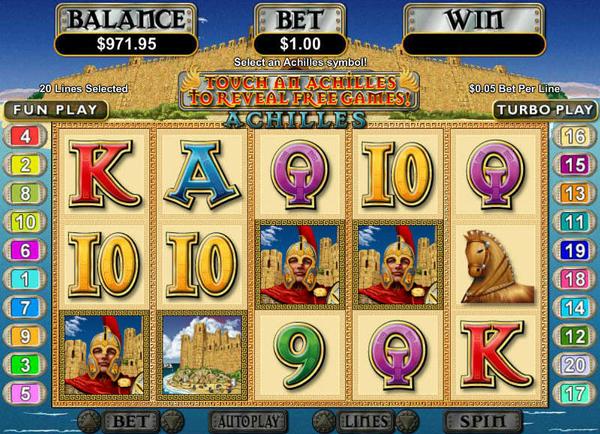Choose payline number 2
The width and height of the screenshot is (600, 434).
click(x=24, y=165)
